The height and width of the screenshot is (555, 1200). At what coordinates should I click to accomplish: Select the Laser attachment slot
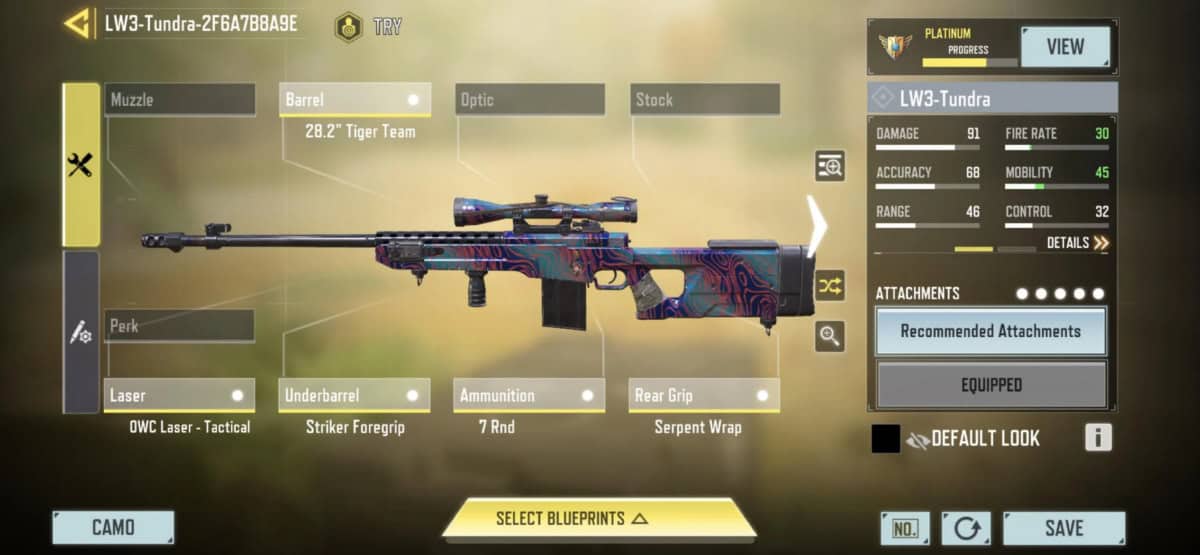point(180,395)
